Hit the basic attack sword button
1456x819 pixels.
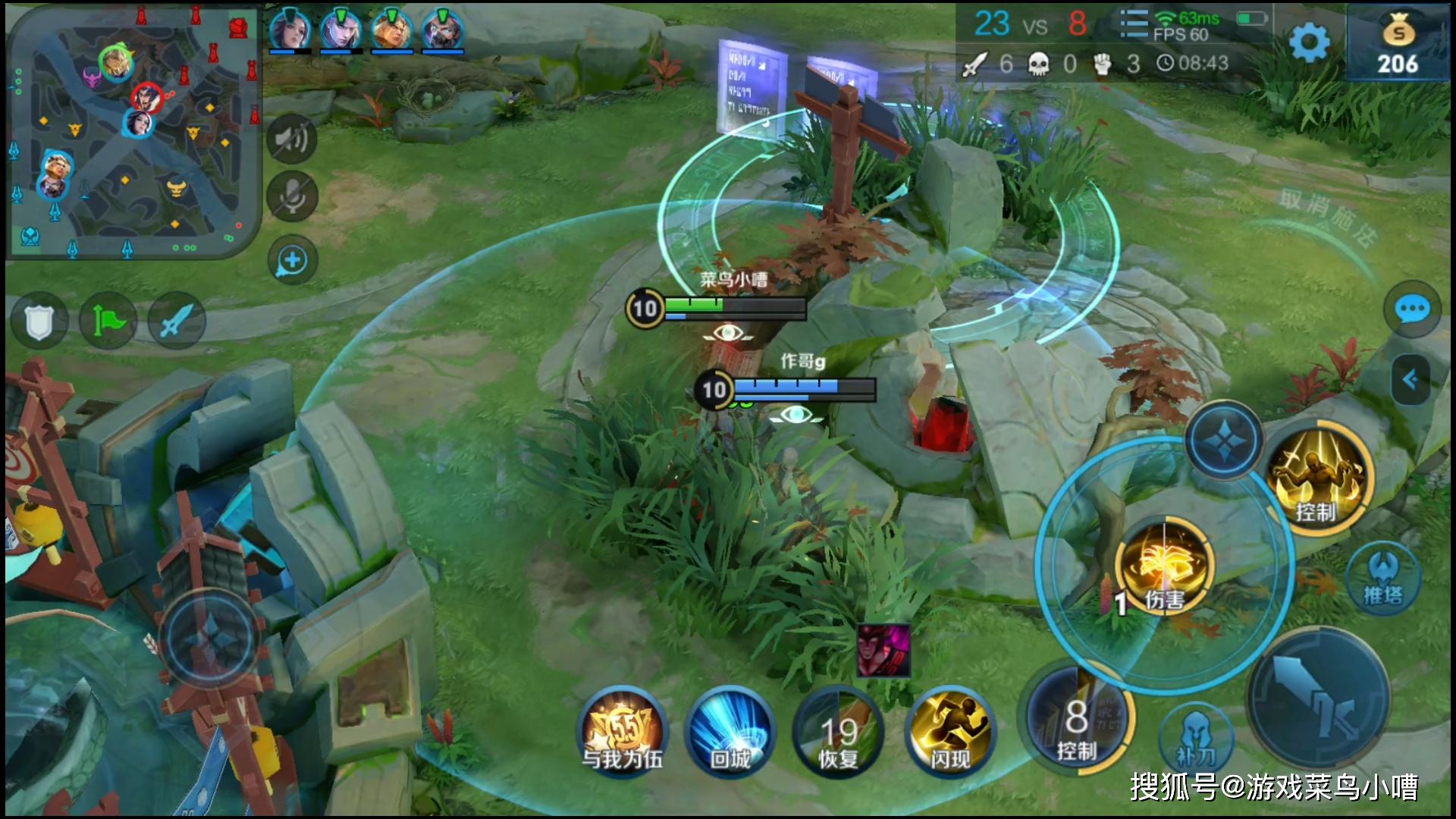1318,699
